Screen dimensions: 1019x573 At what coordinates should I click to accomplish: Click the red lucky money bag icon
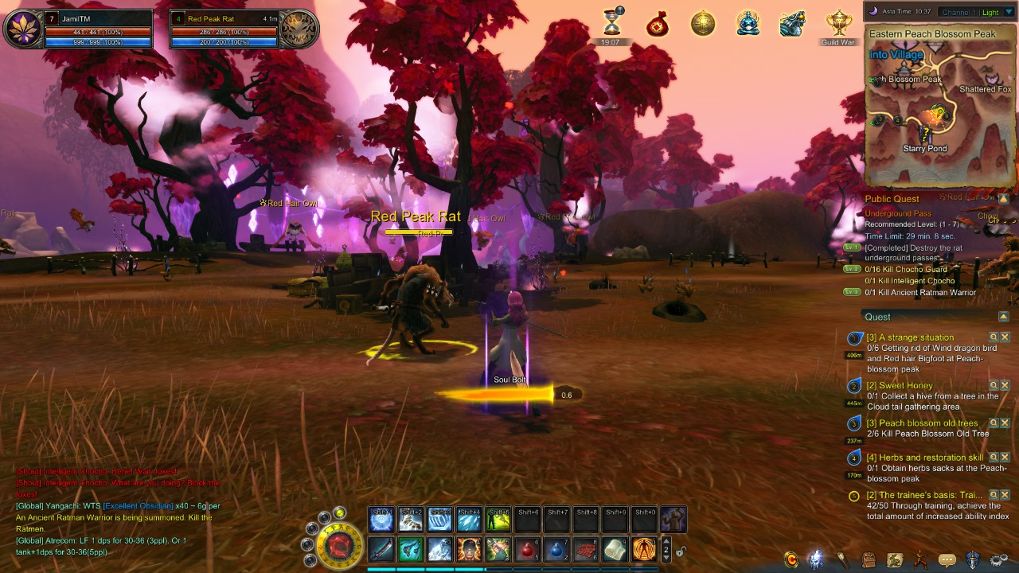tap(656, 23)
